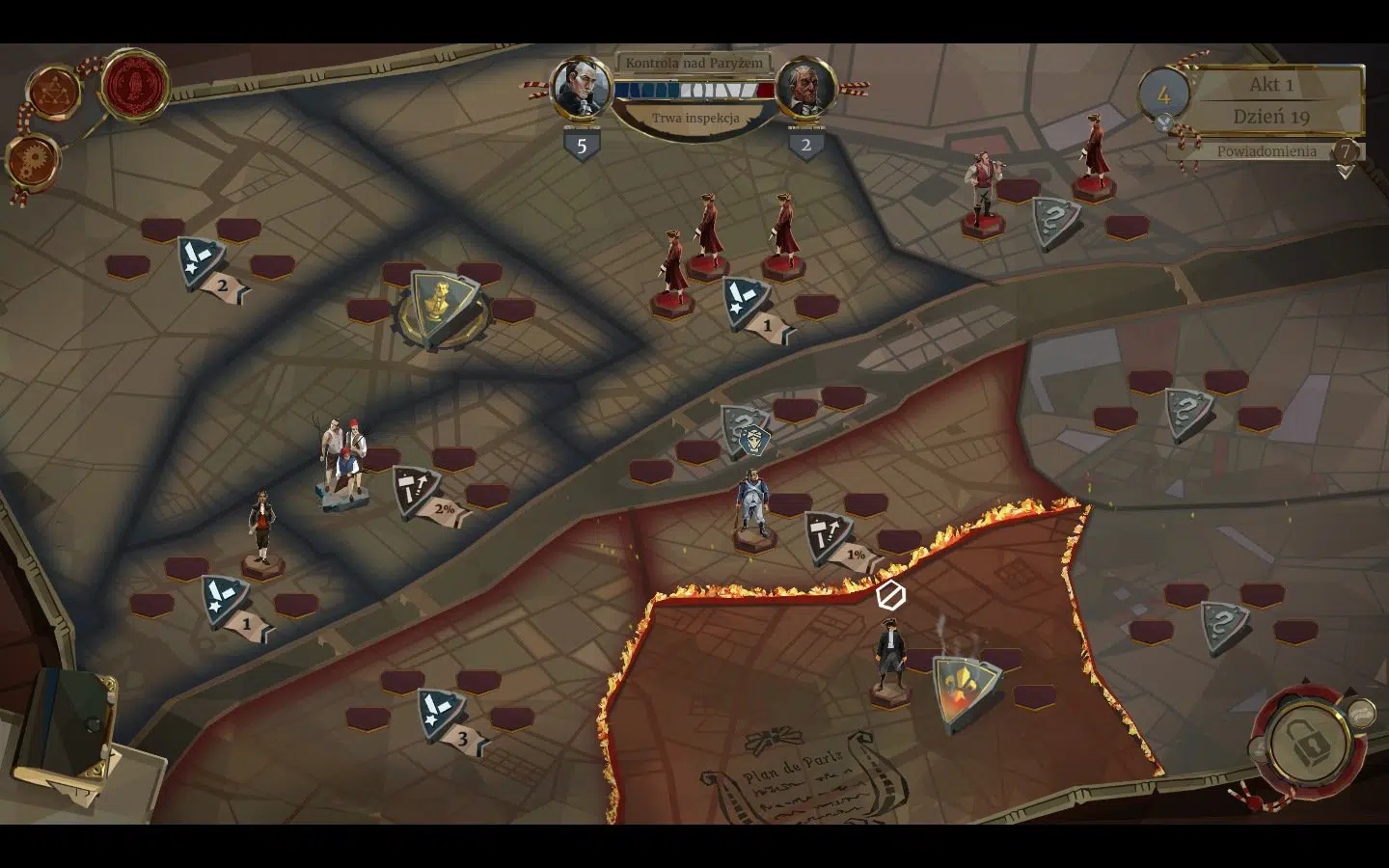Screen dimensions: 1389x868
Task: Click the left portrait above Paris control bar
Action: coord(581,89)
